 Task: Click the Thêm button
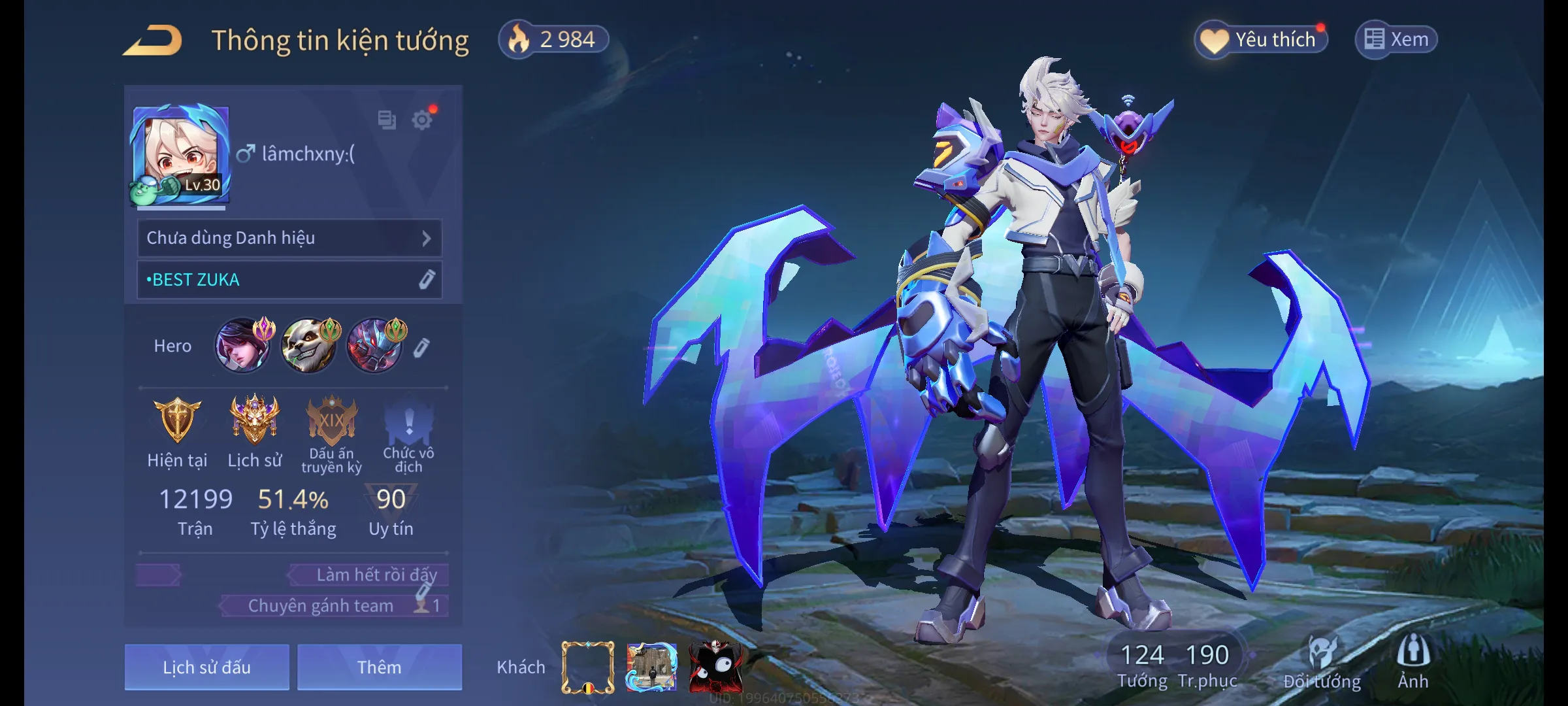coord(379,667)
